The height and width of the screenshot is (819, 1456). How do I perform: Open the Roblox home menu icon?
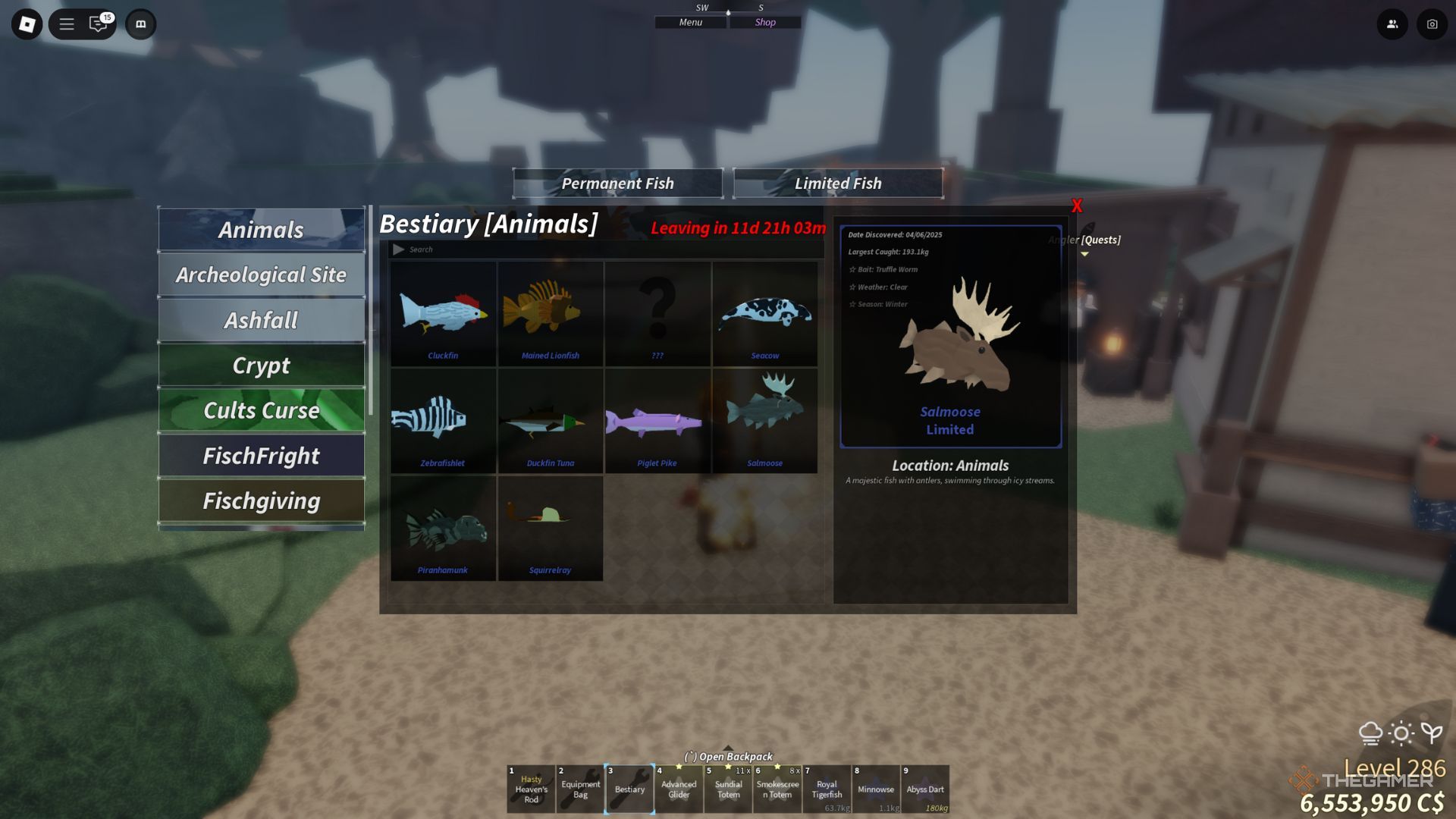[x=27, y=24]
